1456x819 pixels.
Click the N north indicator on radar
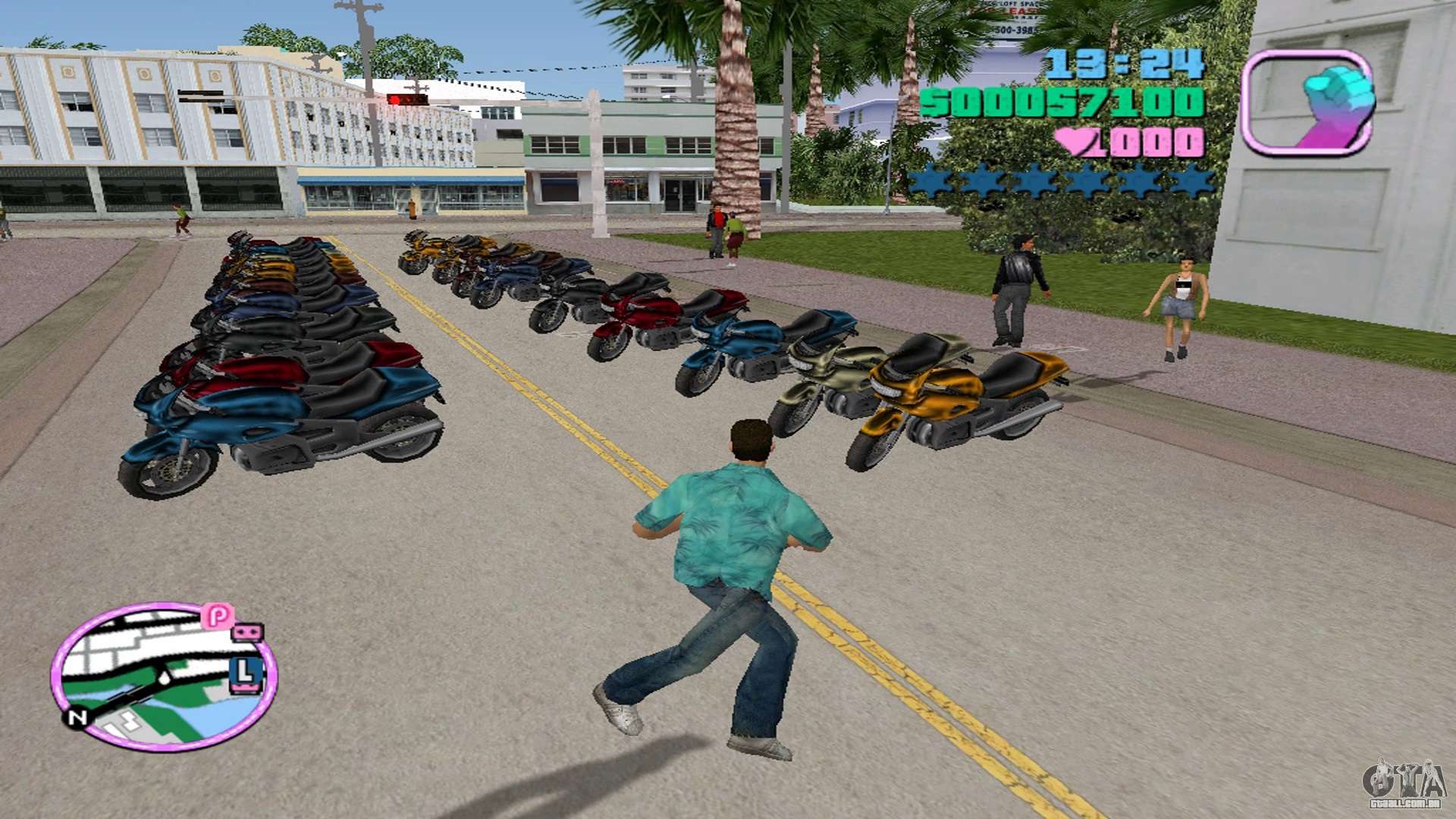pos(77,717)
